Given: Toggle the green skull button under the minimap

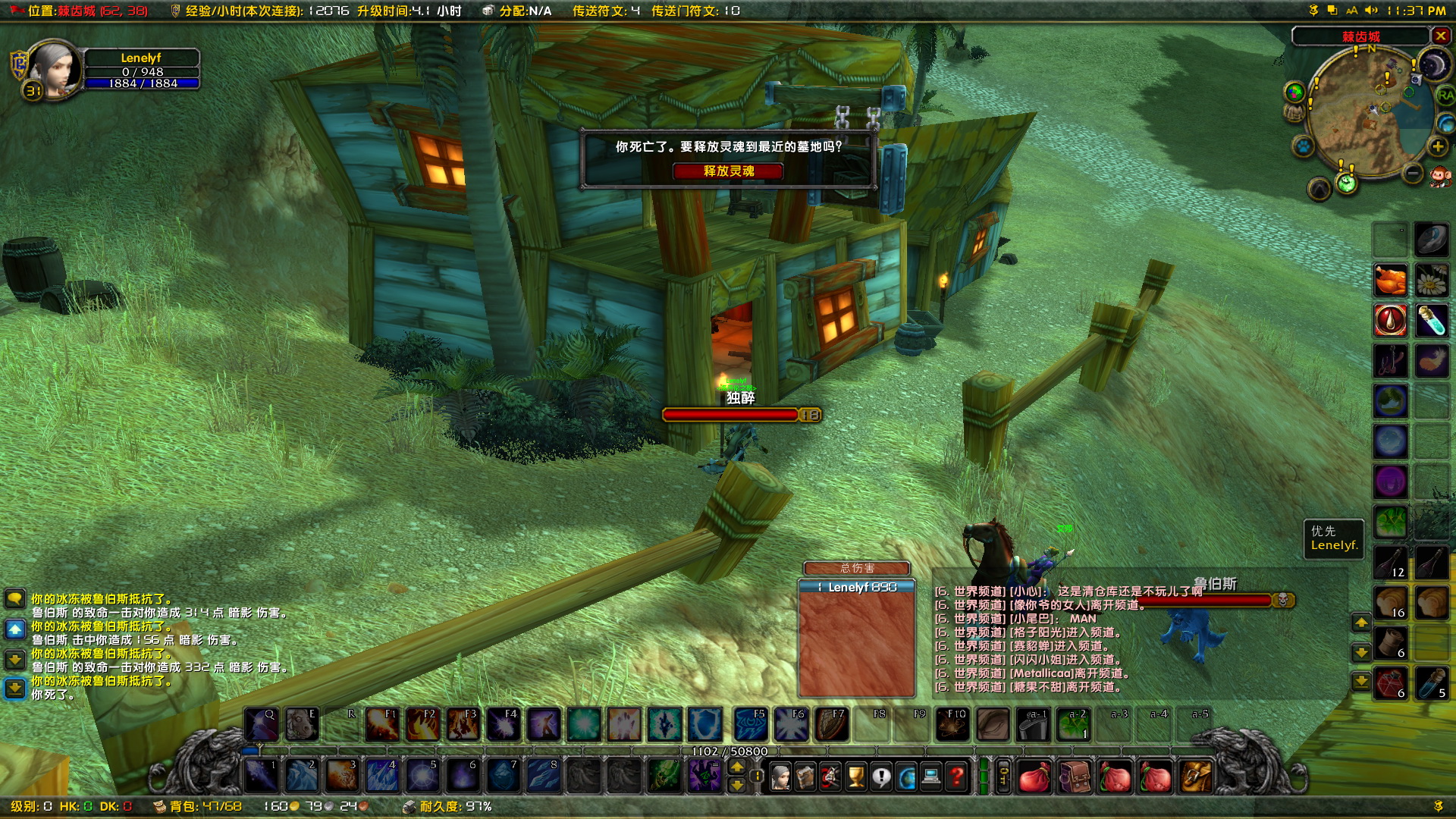Looking at the screenshot, I should tap(1347, 182).
